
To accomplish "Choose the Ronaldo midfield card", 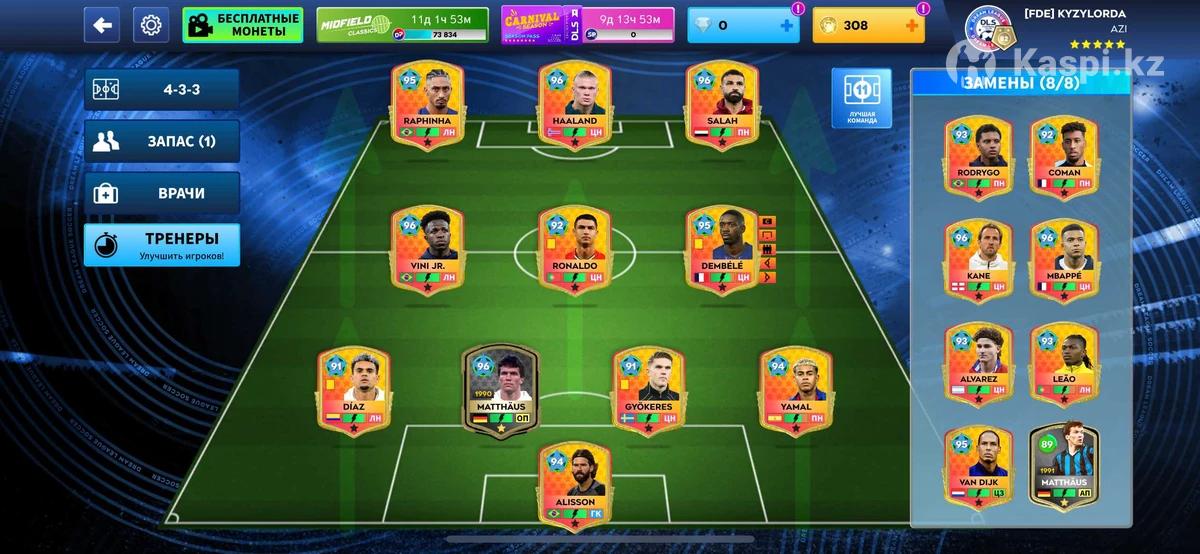I will pos(575,252).
